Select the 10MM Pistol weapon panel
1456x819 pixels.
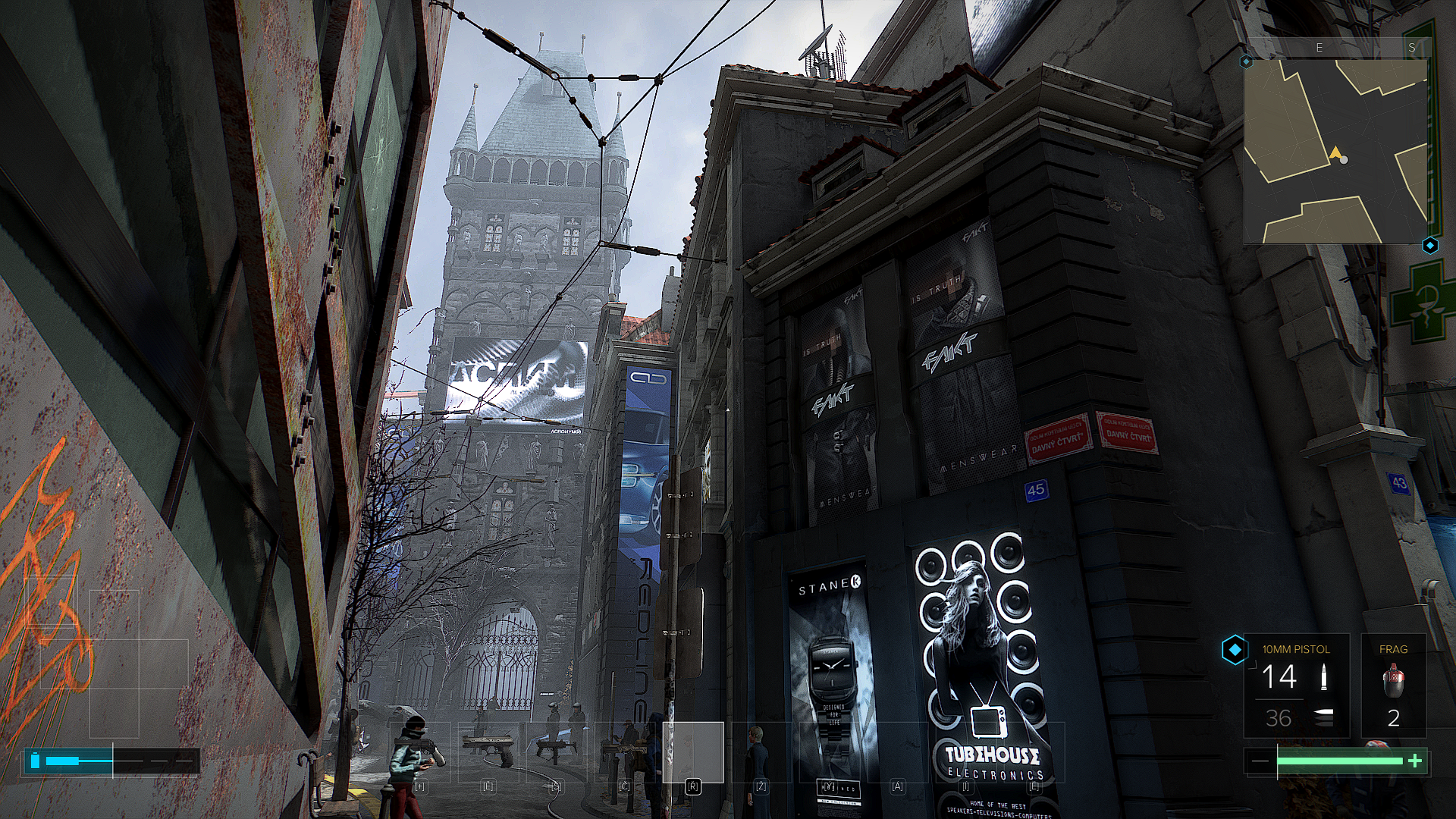coord(1296,686)
